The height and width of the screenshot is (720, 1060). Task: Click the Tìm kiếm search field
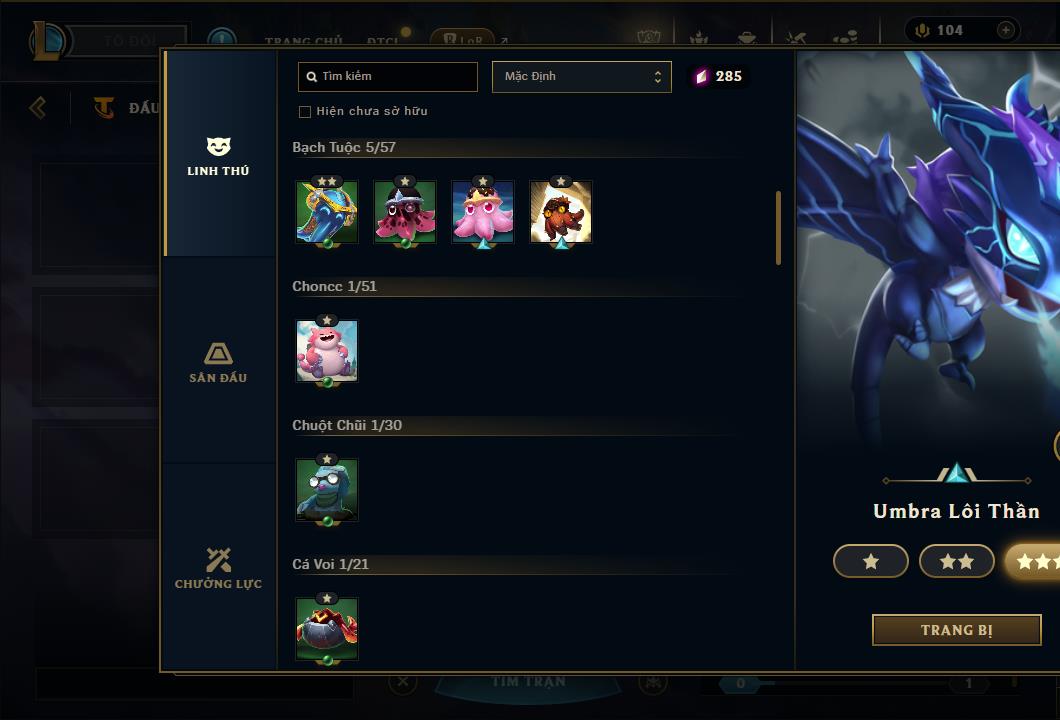click(x=388, y=77)
